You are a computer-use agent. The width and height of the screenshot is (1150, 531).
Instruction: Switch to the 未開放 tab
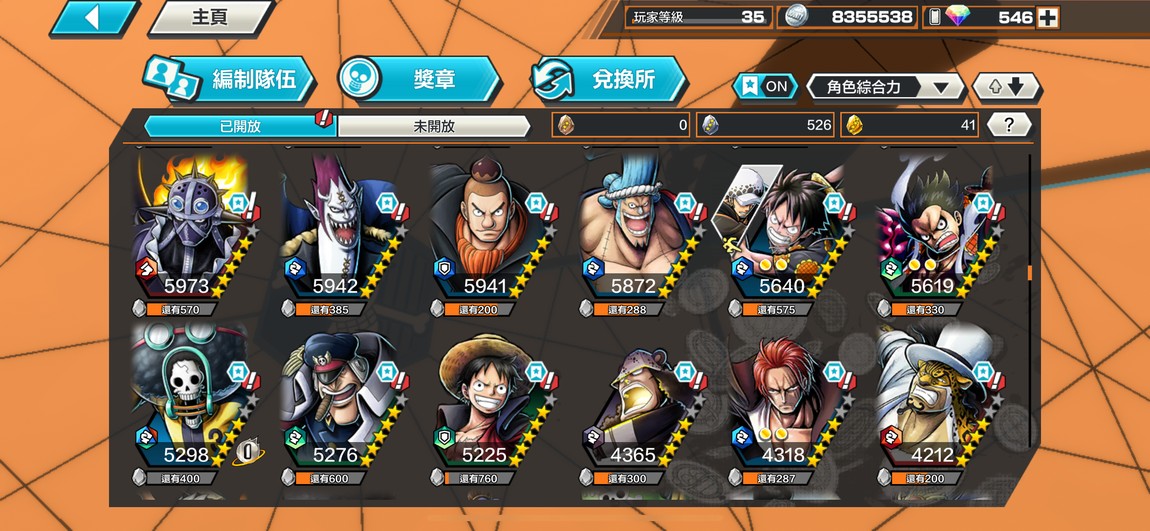(433, 126)
